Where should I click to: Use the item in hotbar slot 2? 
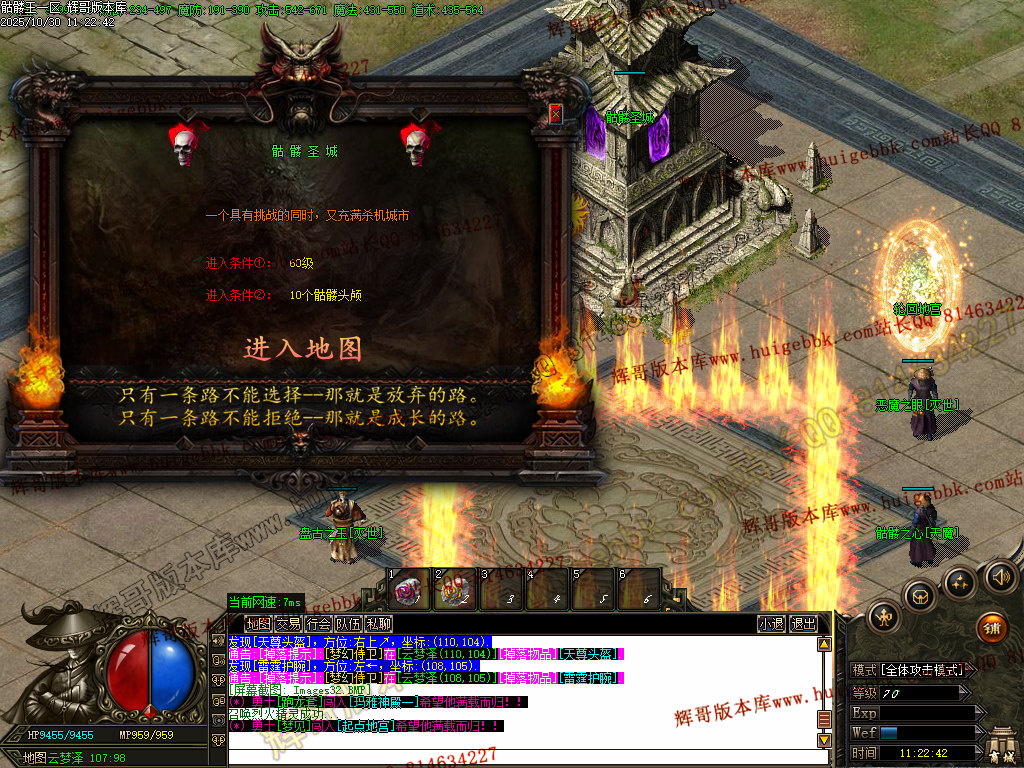(455, 589)
